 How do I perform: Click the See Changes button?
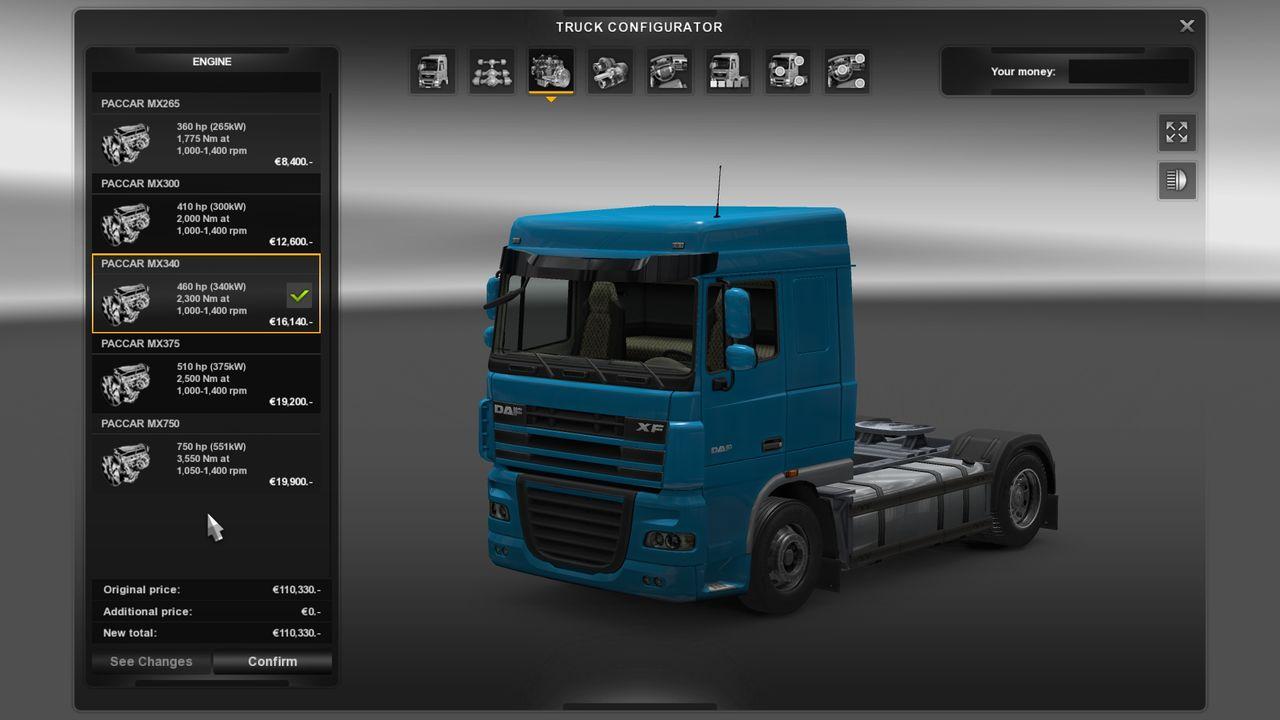(151, 661)
